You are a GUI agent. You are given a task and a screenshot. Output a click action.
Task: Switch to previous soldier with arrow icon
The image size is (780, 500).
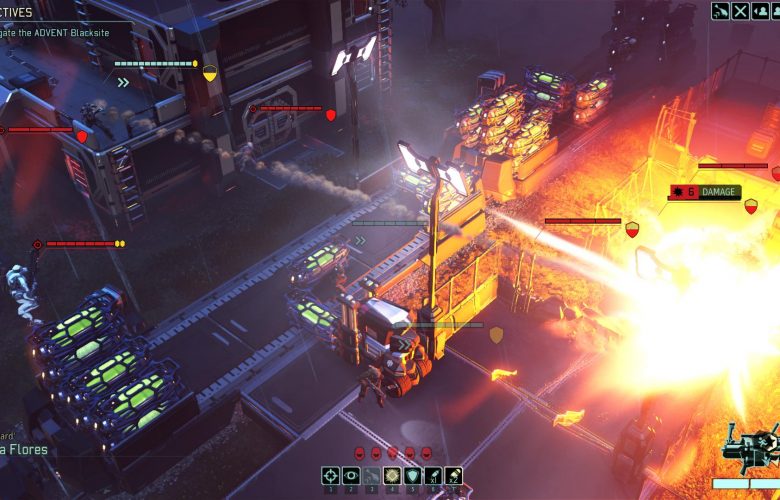[760, 11]
